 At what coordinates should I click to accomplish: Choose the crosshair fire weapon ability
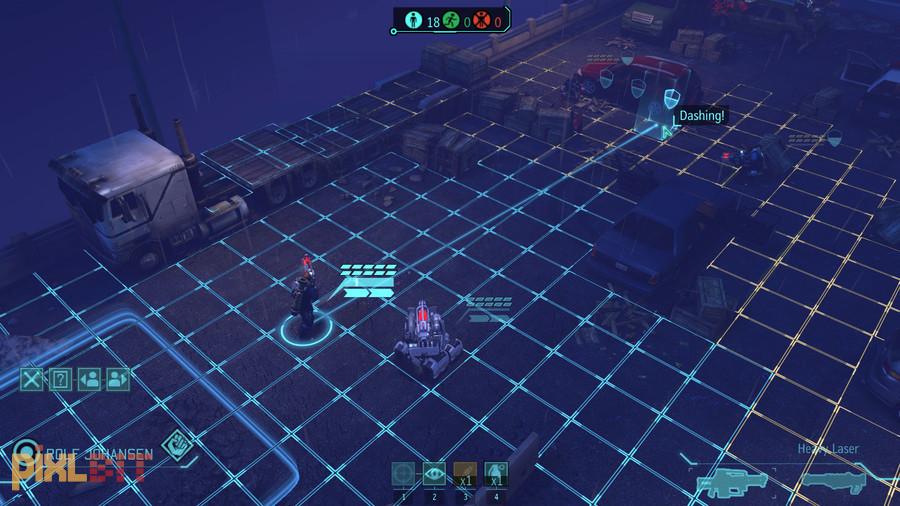tap(404, 475)
